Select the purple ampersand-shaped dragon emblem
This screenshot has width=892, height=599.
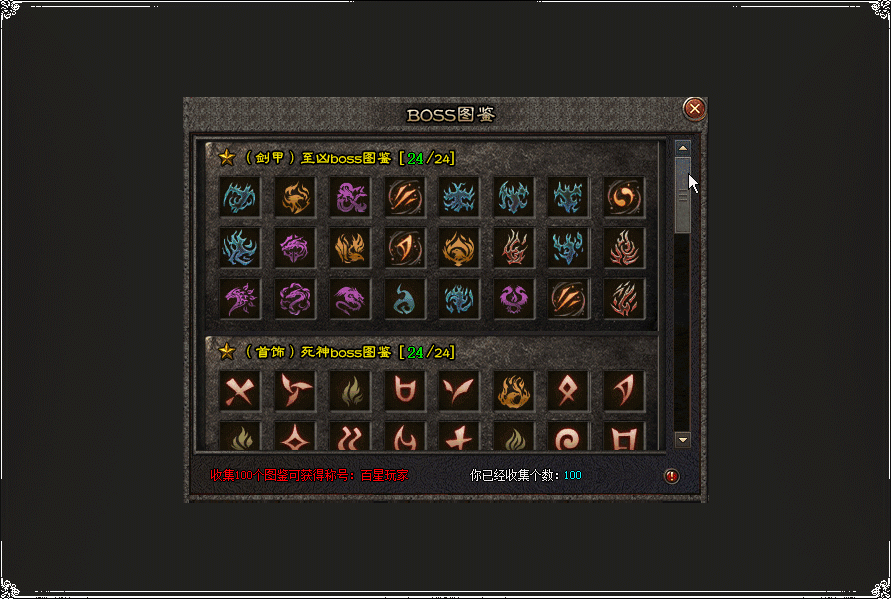click(349, 197)
